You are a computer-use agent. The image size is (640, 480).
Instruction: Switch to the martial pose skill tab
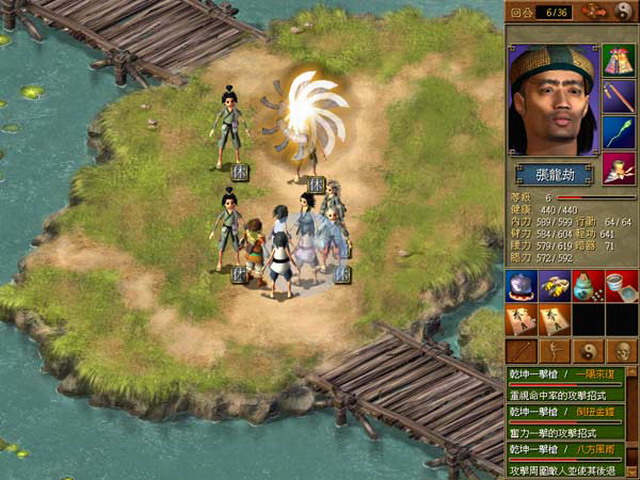tap(554, 351)
